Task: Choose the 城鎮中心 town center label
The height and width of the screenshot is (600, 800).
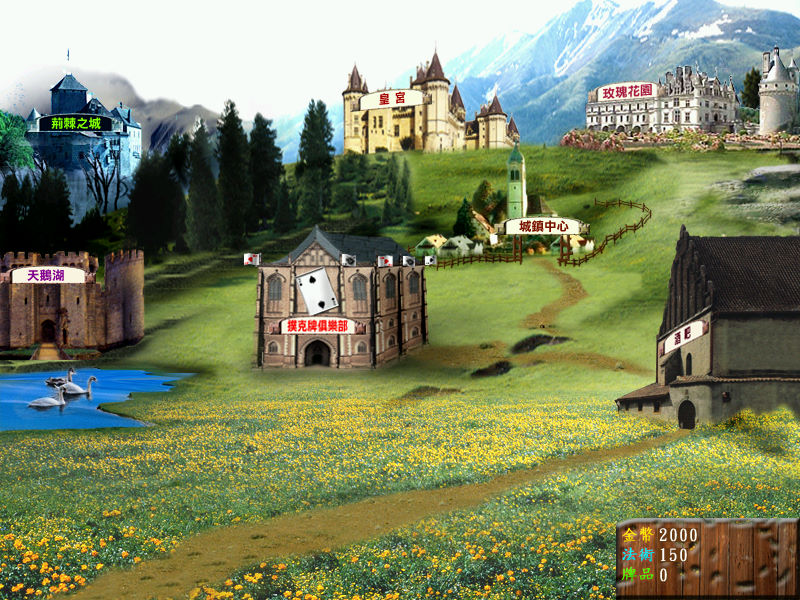Action: [543, 227]
